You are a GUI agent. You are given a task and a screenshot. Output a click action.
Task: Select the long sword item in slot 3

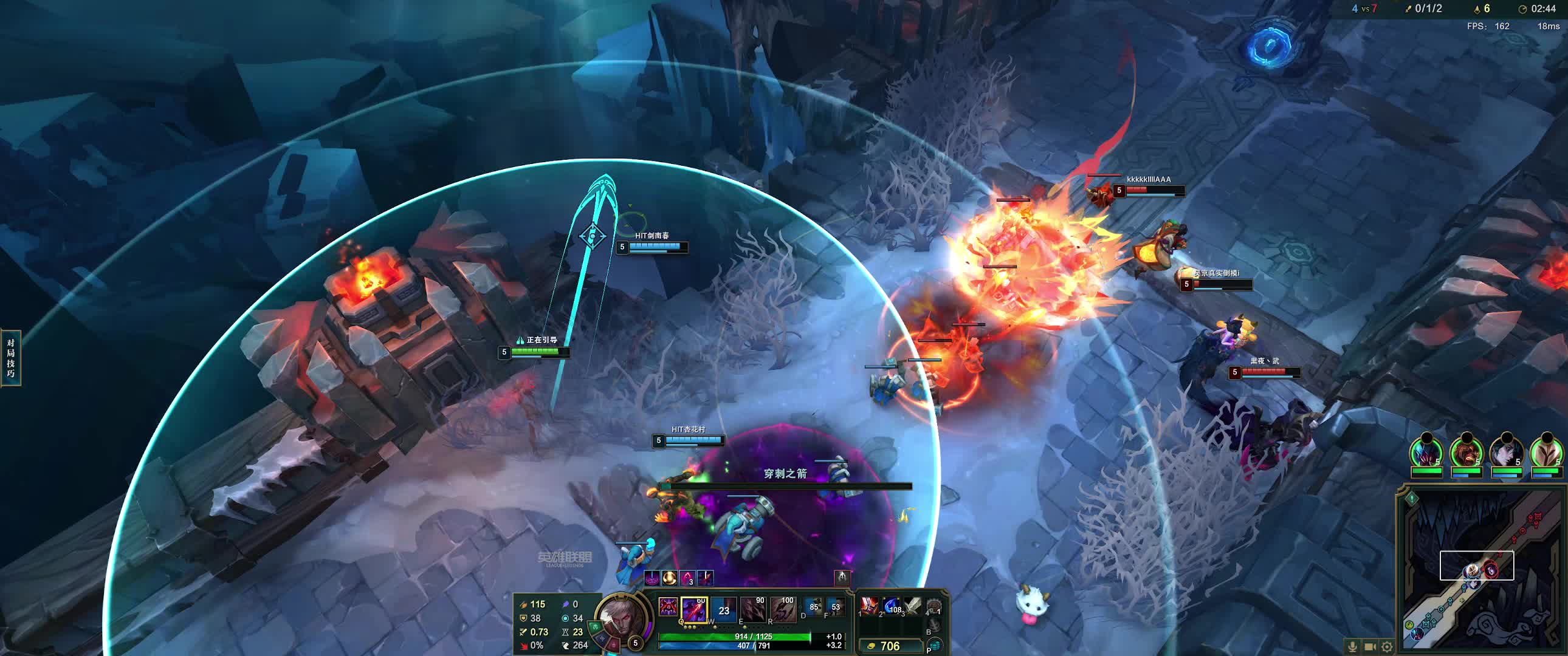point(912,606)
